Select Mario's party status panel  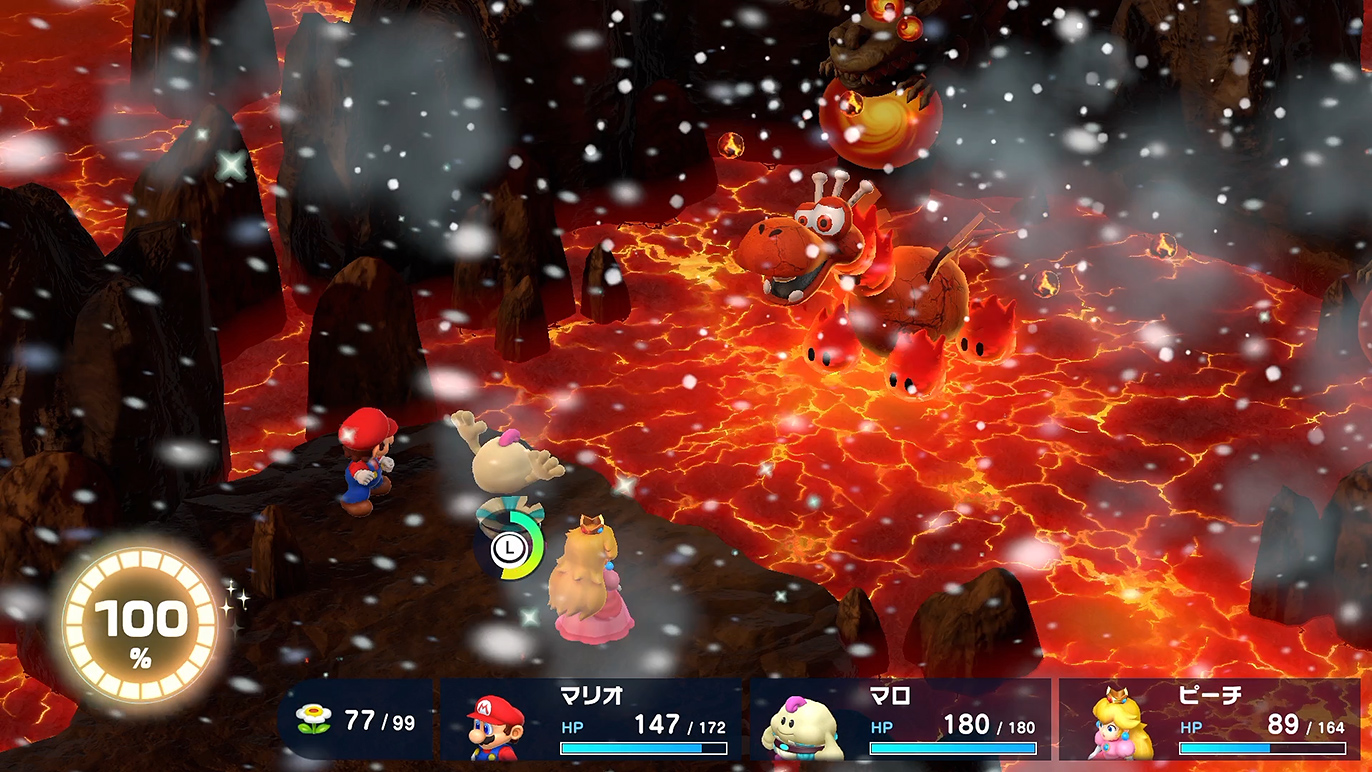point(592,720)
